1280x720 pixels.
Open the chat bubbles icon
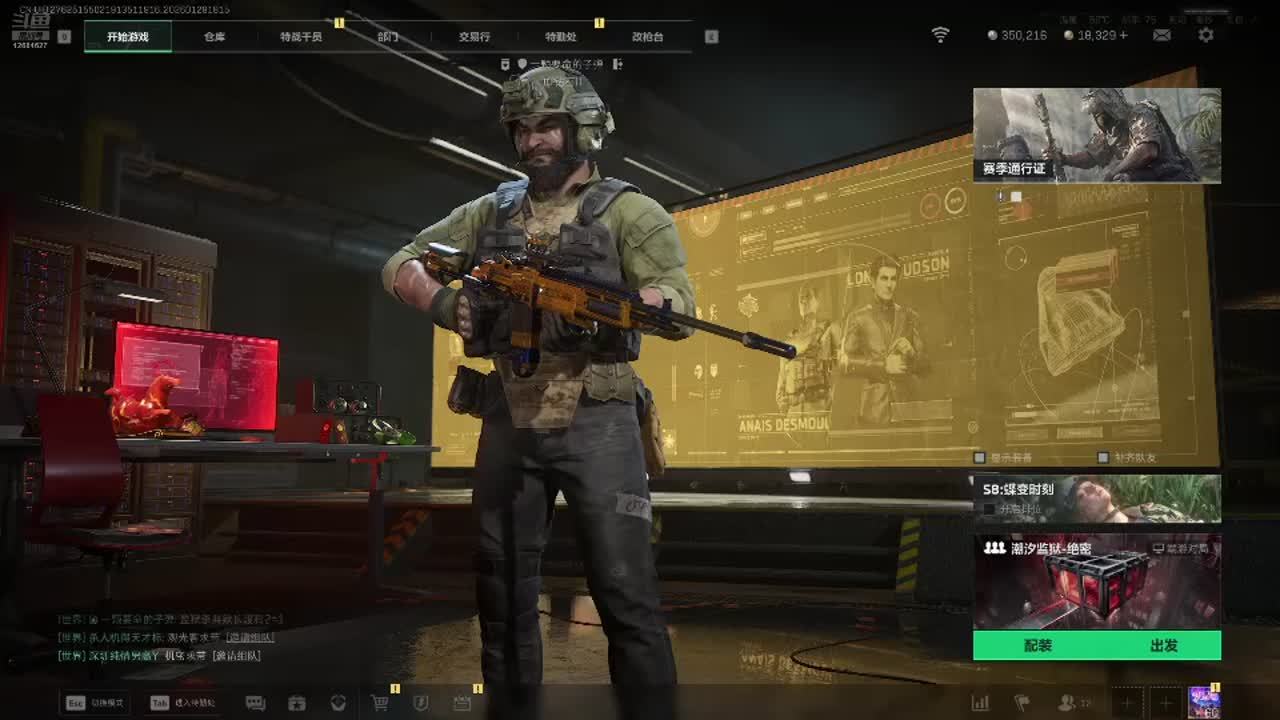point(255,703)
